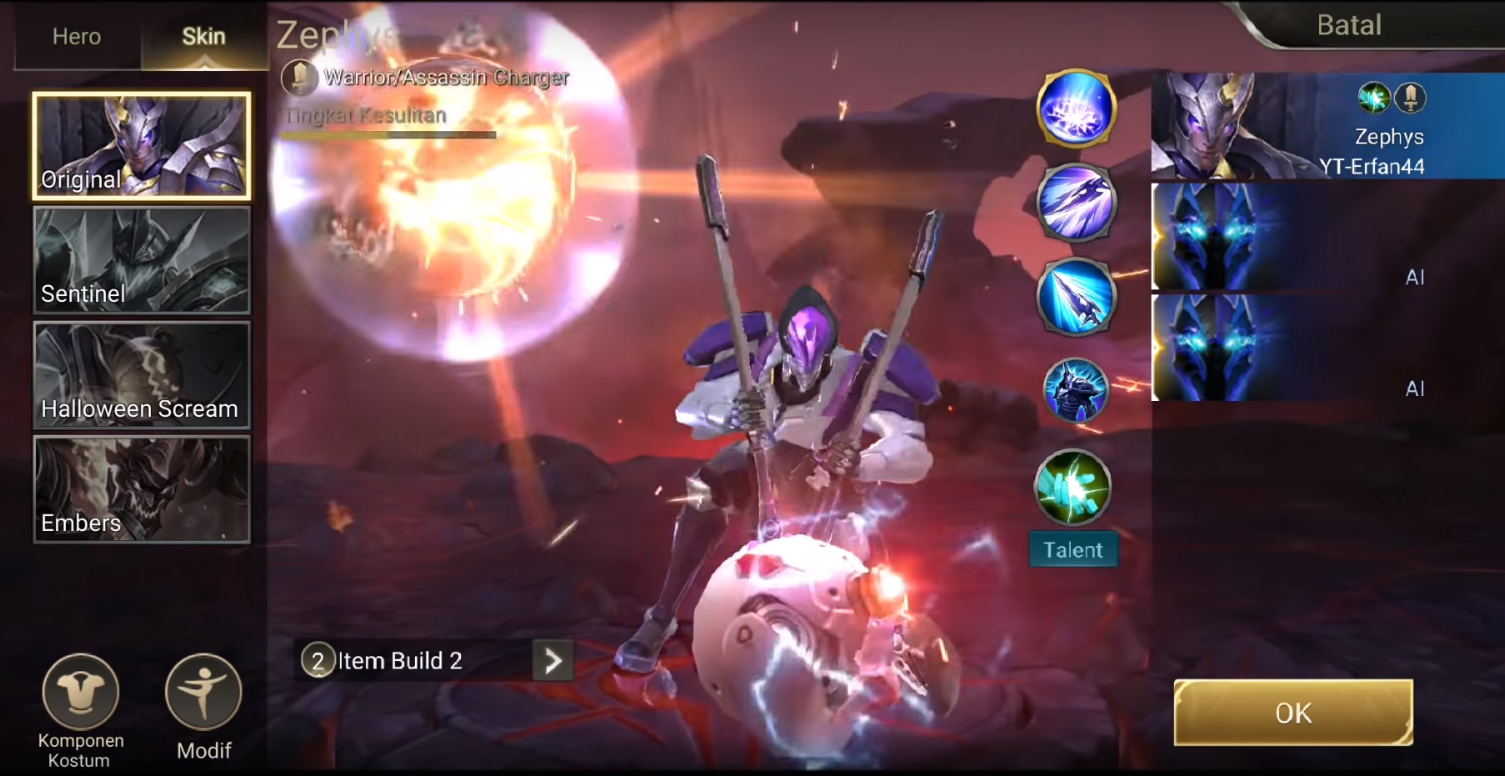Open the Skin tab
Image resolution: width=1505 pixels, height=776 pixels.
pyautogui.click(x=203, y=37)
